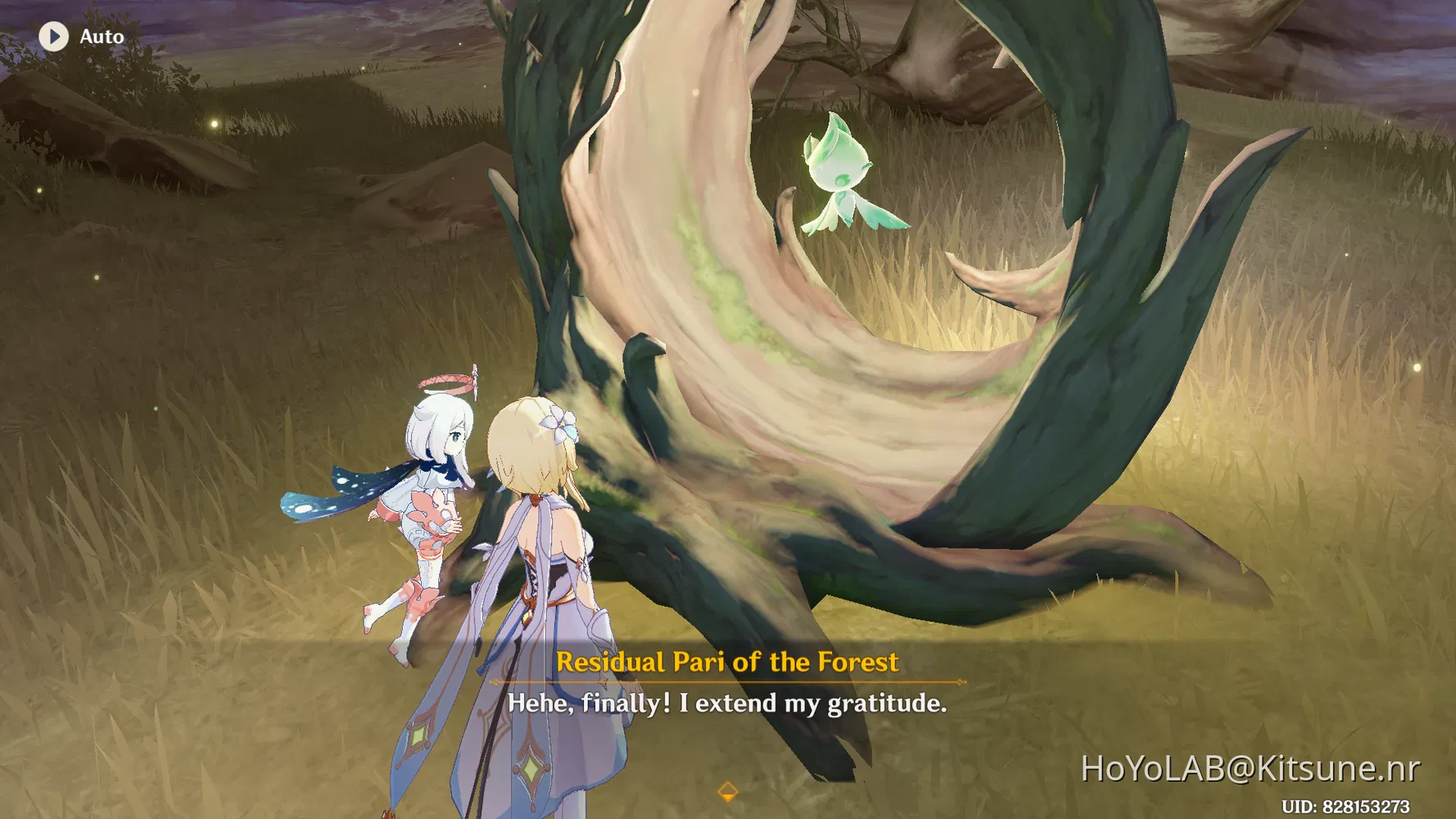
Task: Click the golden divider line under the name
Action: 727,682
